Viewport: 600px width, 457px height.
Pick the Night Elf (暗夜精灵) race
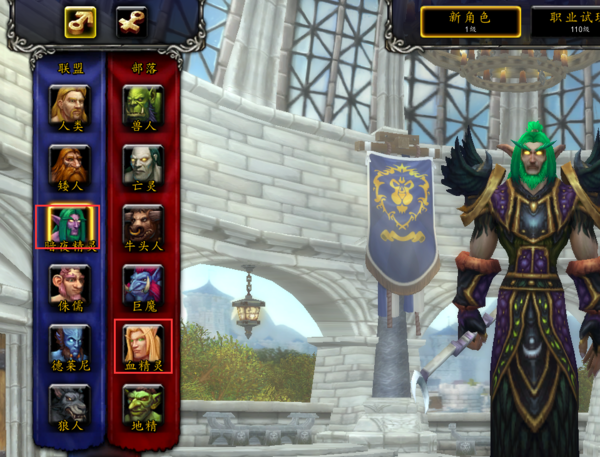(69, 224)
